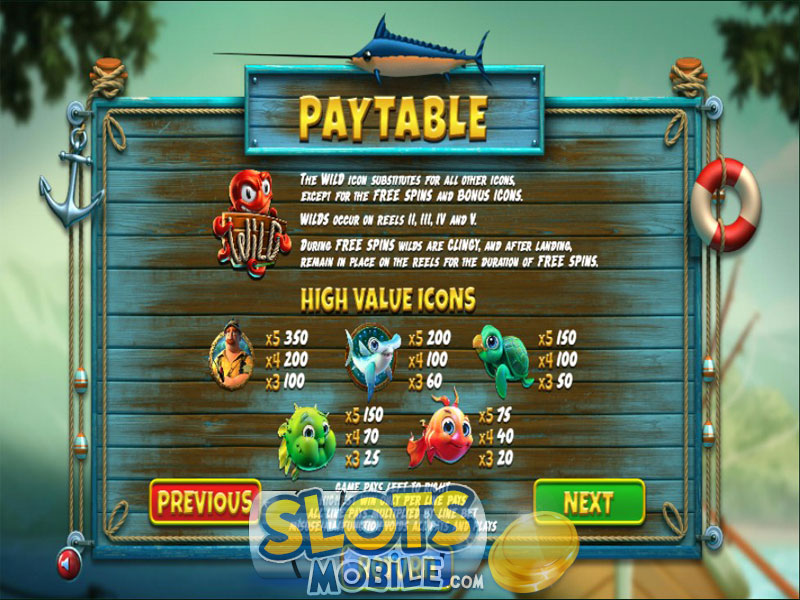The image size is (800, 600).
Task: Show the next paytable page
Action: (x=588, y=501)
